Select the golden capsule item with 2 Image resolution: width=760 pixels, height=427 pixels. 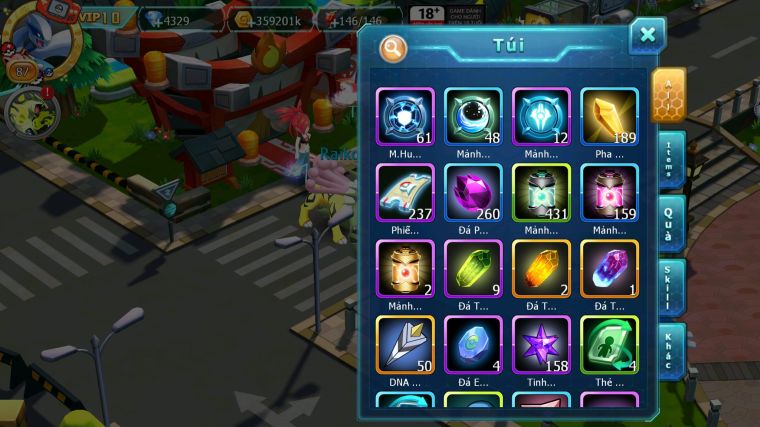click(x=405, y=269)
